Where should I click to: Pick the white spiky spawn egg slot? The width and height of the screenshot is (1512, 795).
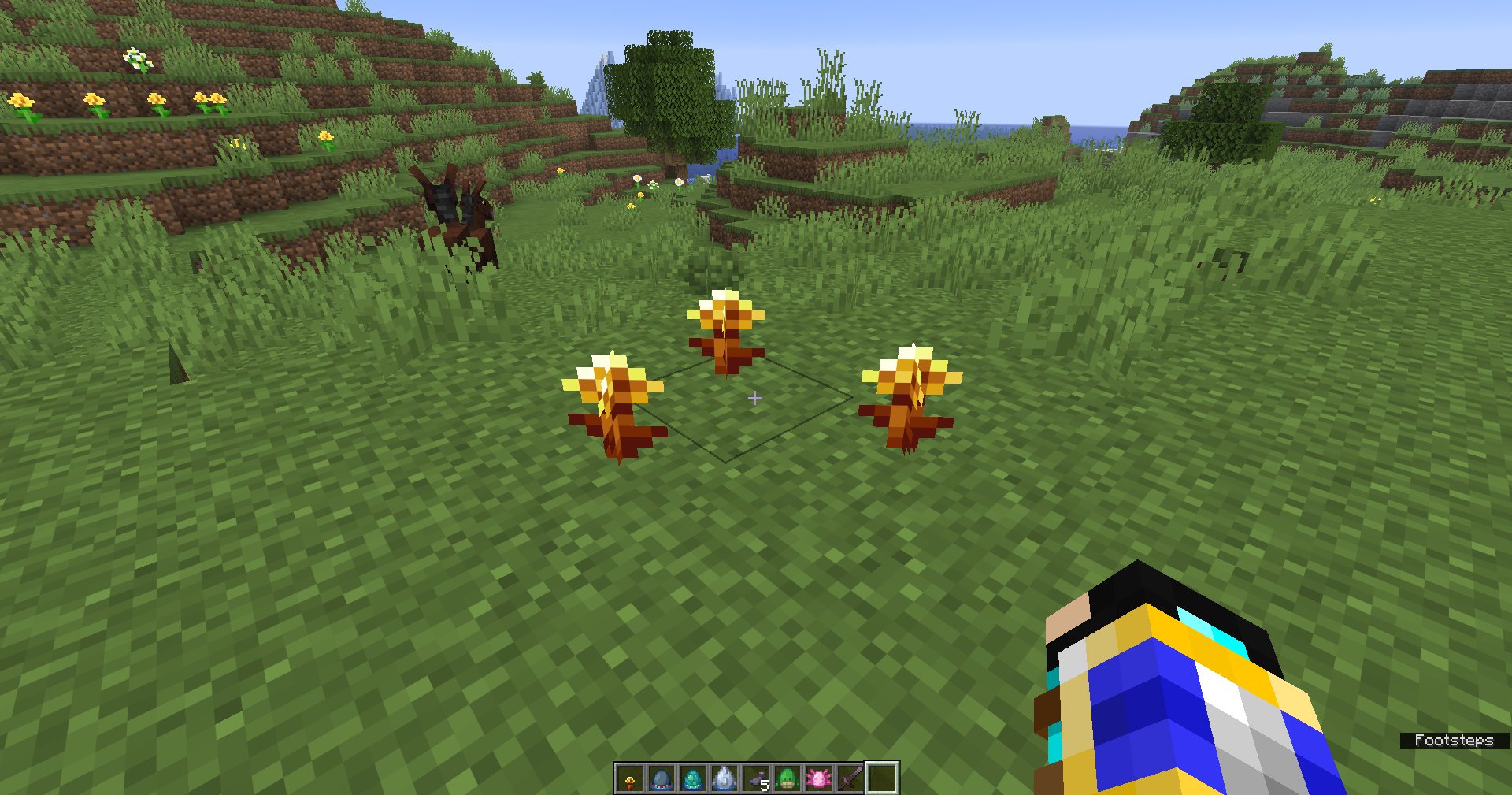[724, 778]
